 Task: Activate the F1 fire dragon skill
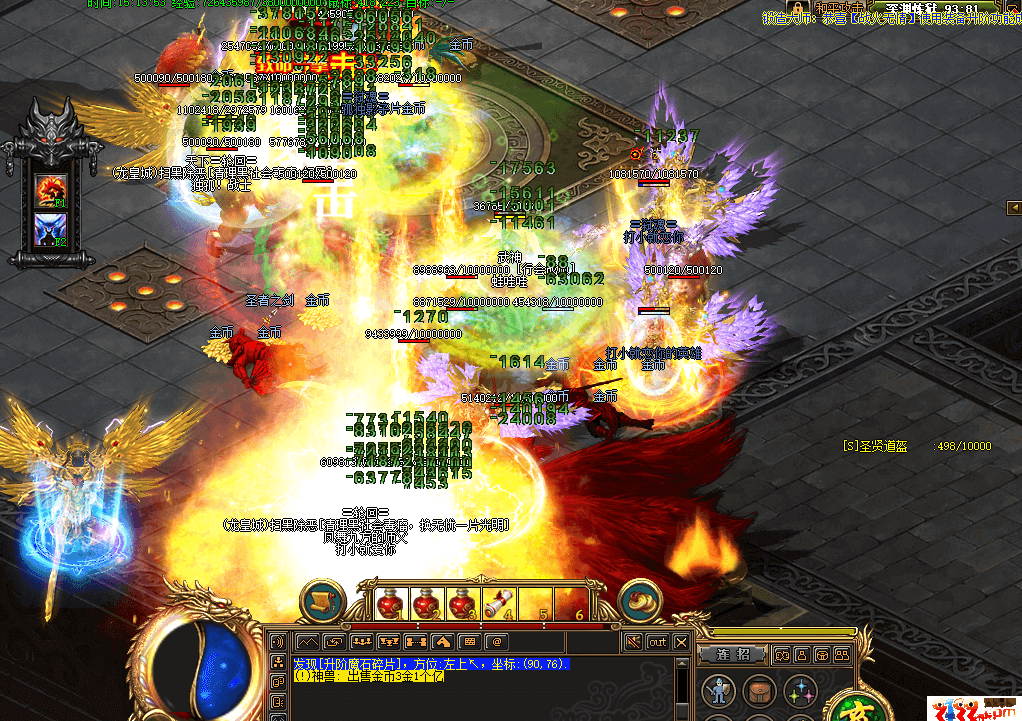(49, 188)
